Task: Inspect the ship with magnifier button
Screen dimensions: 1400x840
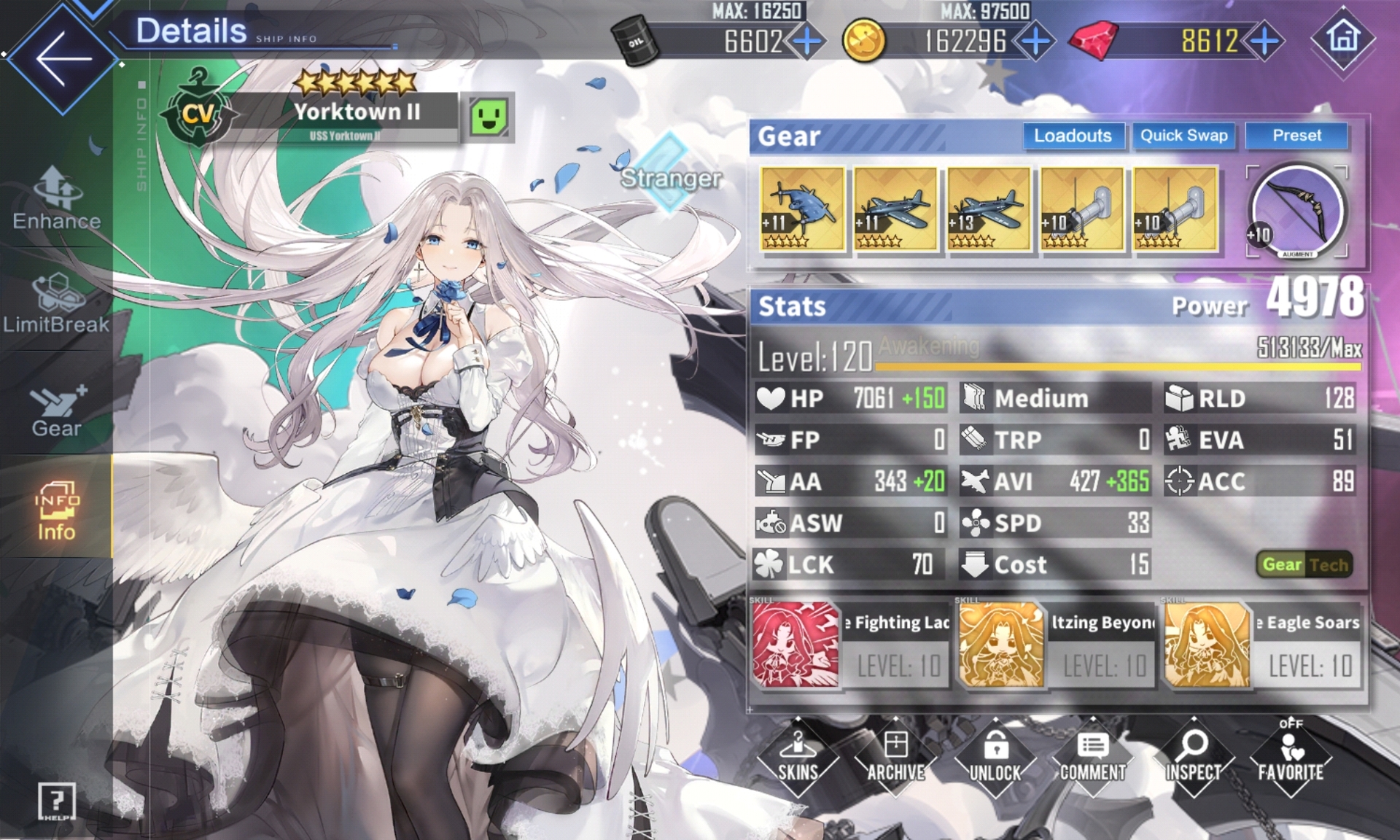Action: pos(1193,758)
